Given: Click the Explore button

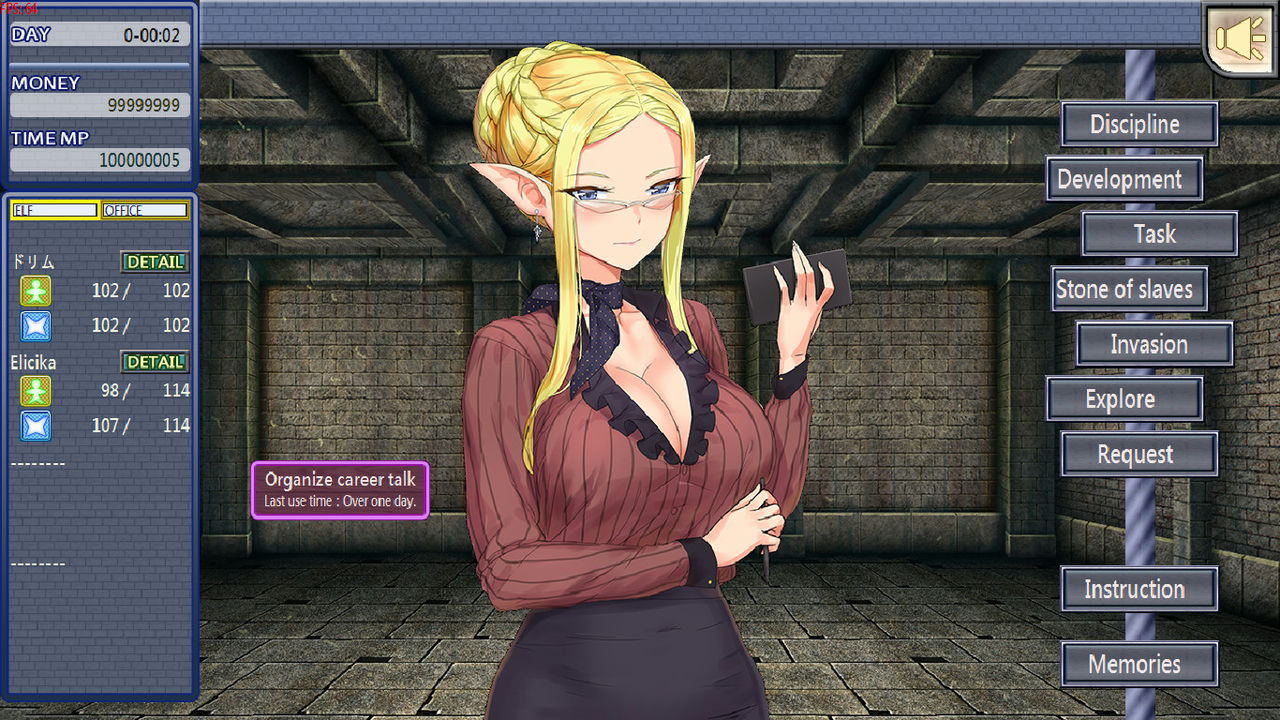Looking at the screenshot, I should coord(1123,398).
